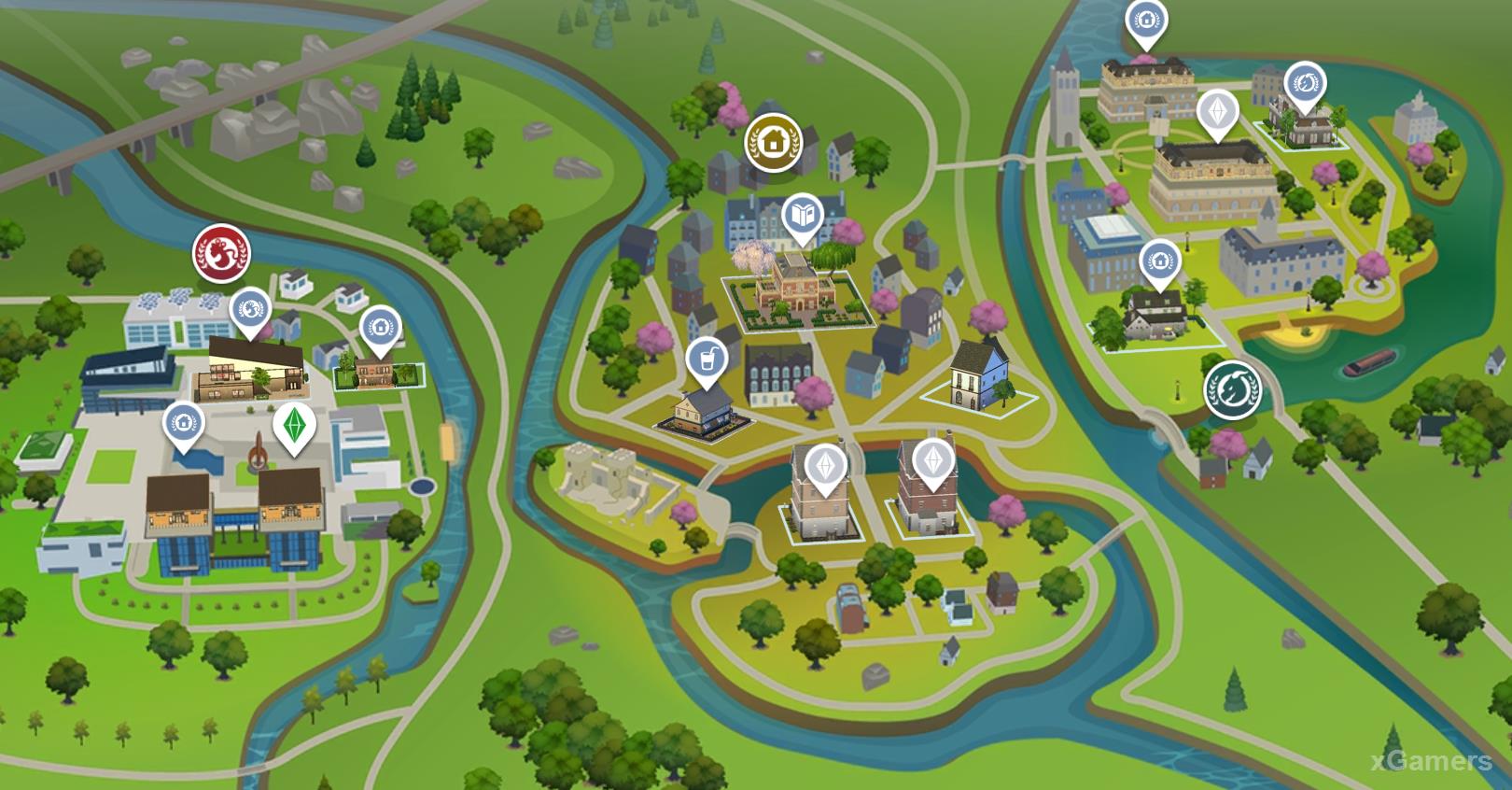Pick the drink cup bar pin
Viewport: 1512px width, 790px height.
point(707,360)
